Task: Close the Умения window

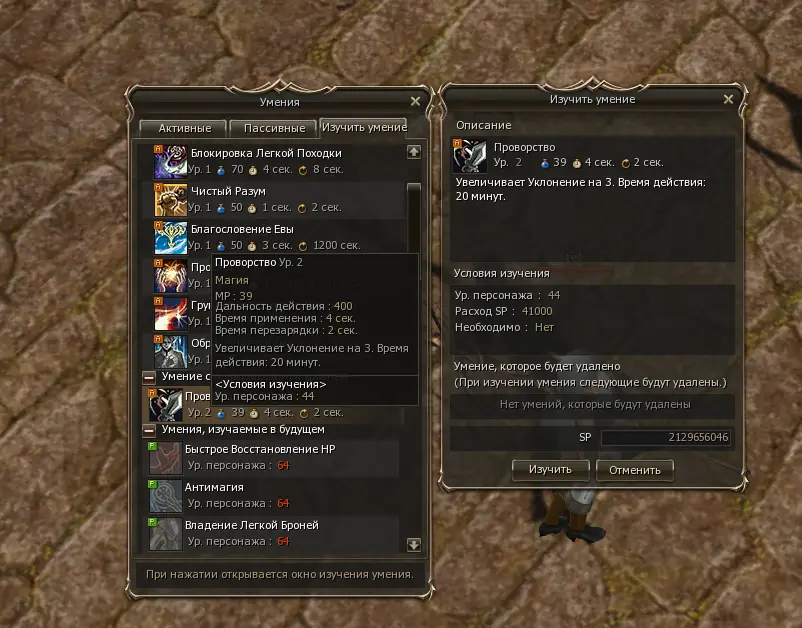Action: [416, 101]
